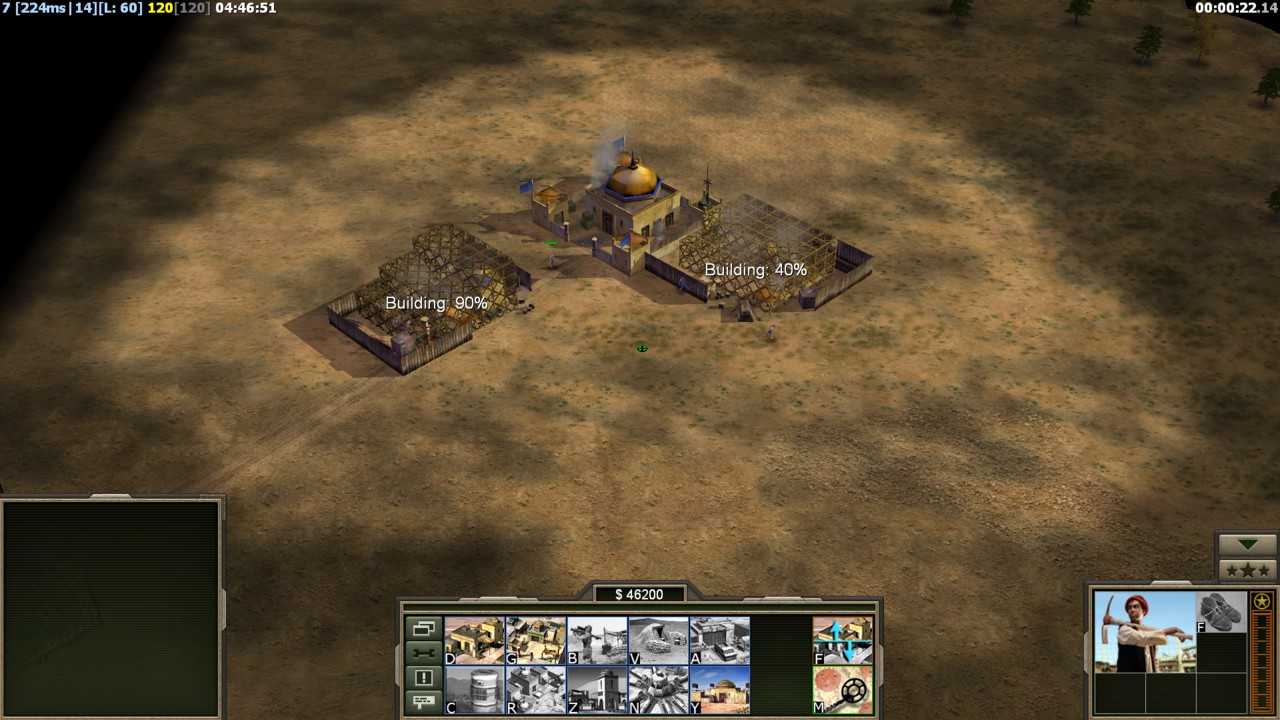1280x720 pixels.
Task: Choose the Scud Storm build icon marked N
Action: pyautogui.click(x=658, y=690)
